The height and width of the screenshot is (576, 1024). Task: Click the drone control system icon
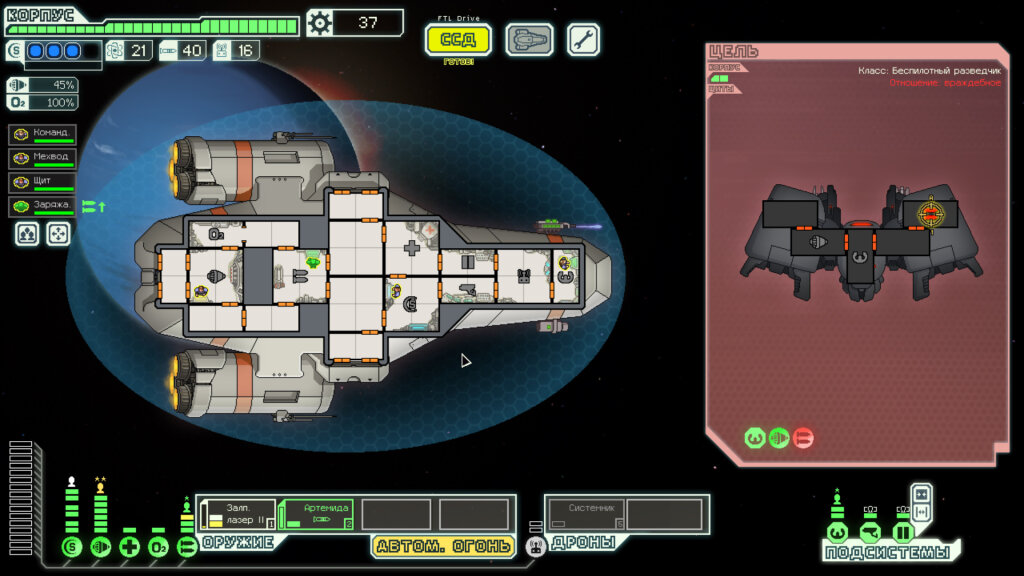click(536, 546)
